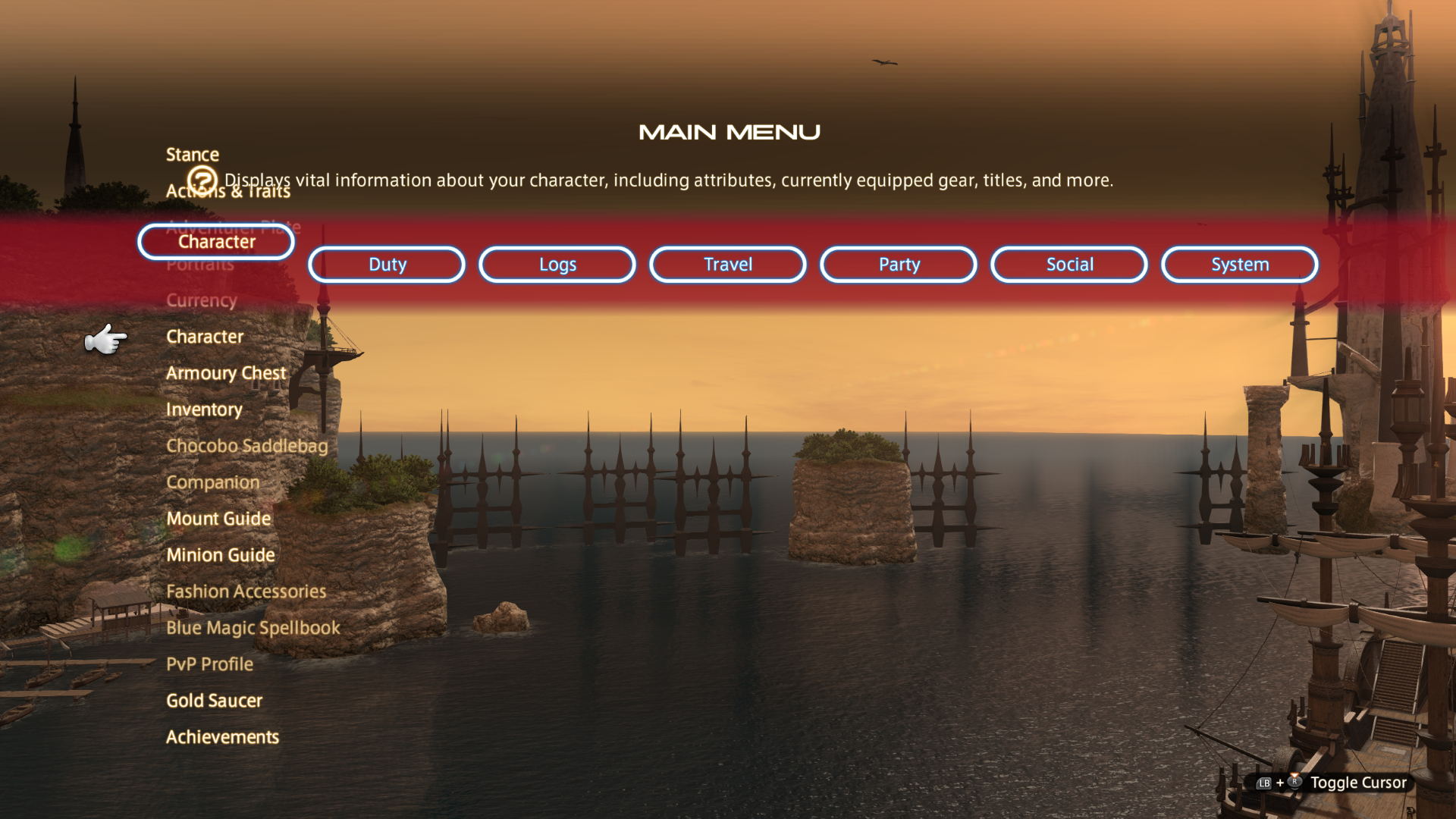This screenshot has height=819, width=1456.
Task: Open the Social menu
Action: pyautogui.click(x=1068, y=264)
